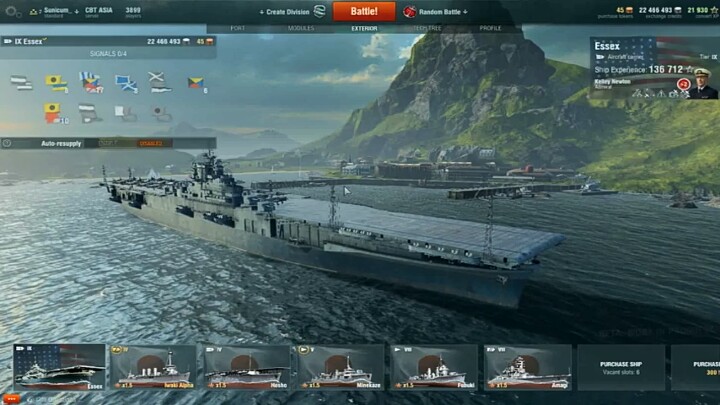The height and width of the screenshot is (405, 720).
Task: Choose the Random Battle mode selector
Action: [x=438, y=12]
